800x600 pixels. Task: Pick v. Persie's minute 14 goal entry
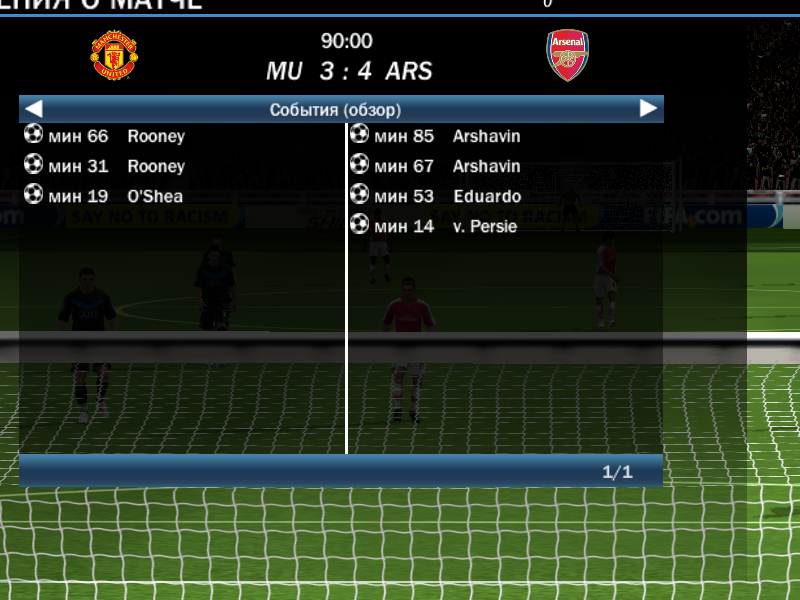tap(434, 226)
